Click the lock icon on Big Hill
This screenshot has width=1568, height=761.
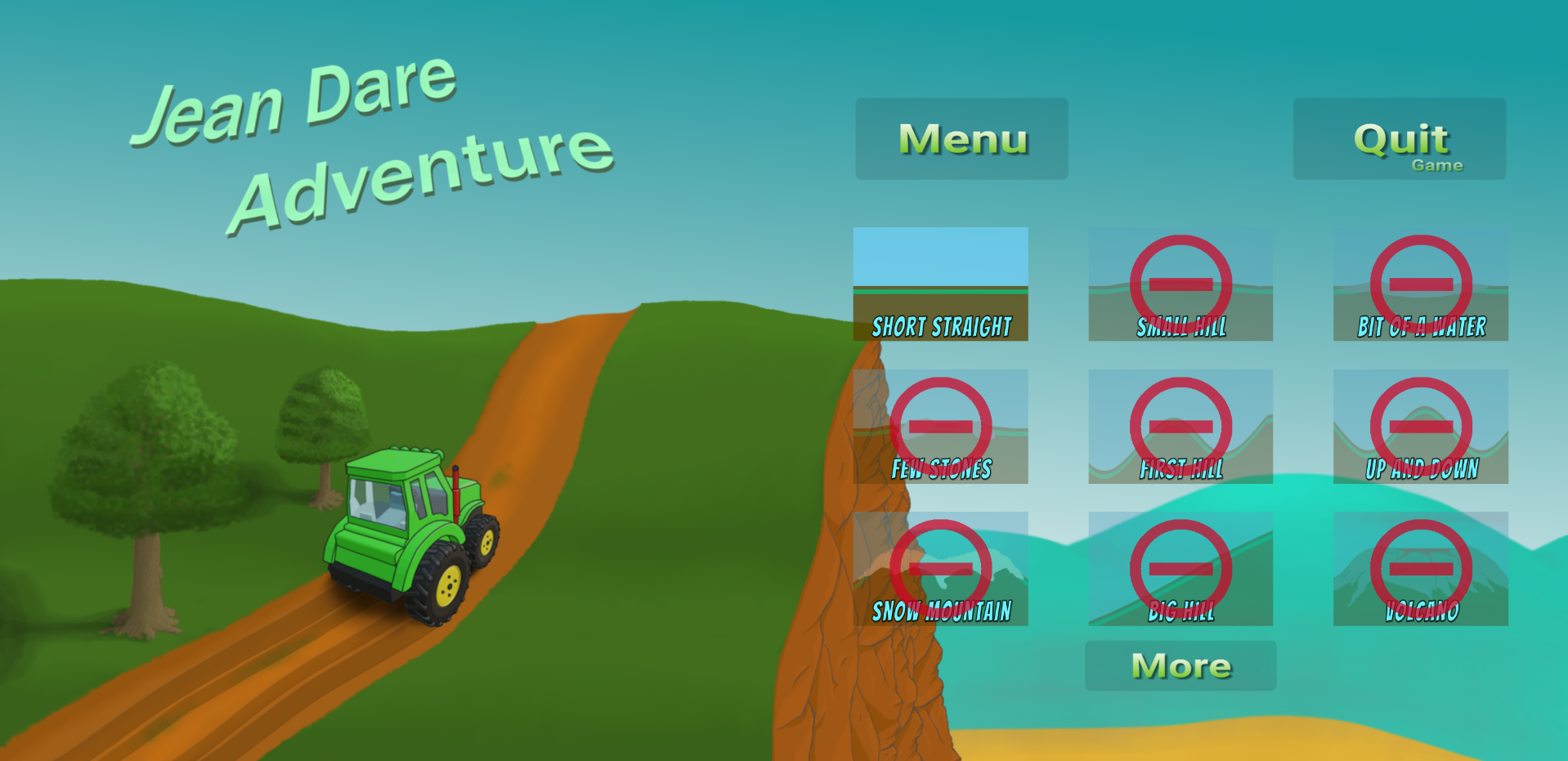[x=1180, y=567]
